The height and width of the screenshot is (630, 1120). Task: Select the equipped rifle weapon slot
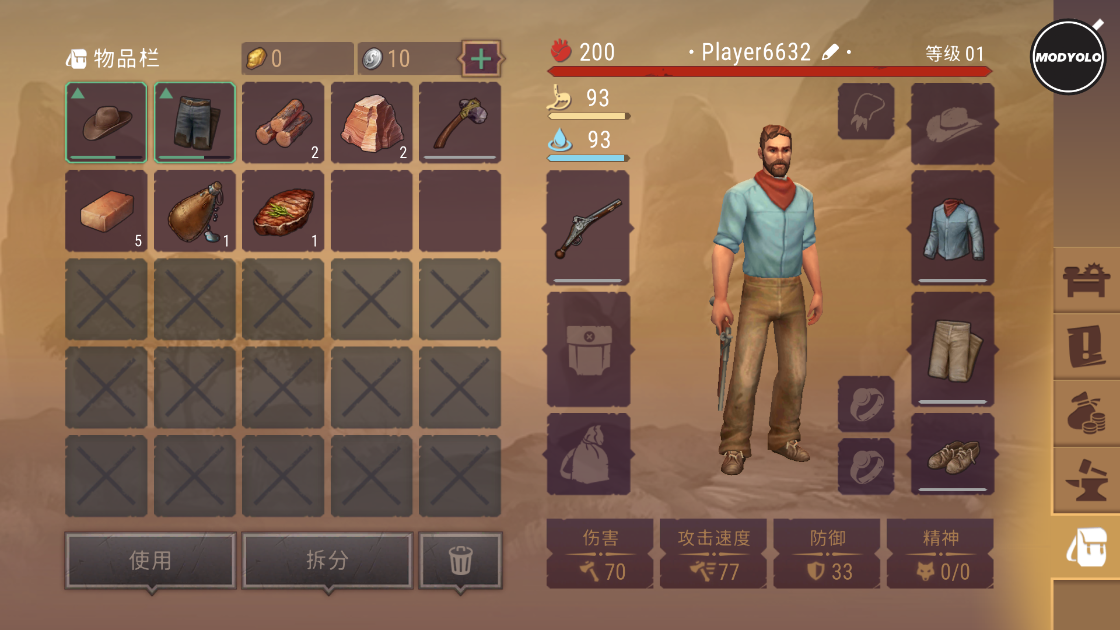click(588, 227)
